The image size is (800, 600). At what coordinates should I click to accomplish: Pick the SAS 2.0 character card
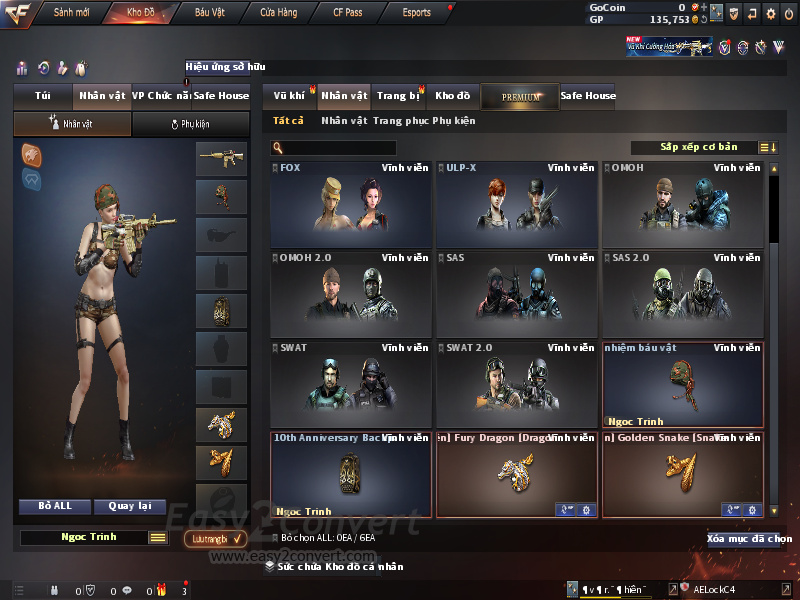pos(683,293)
